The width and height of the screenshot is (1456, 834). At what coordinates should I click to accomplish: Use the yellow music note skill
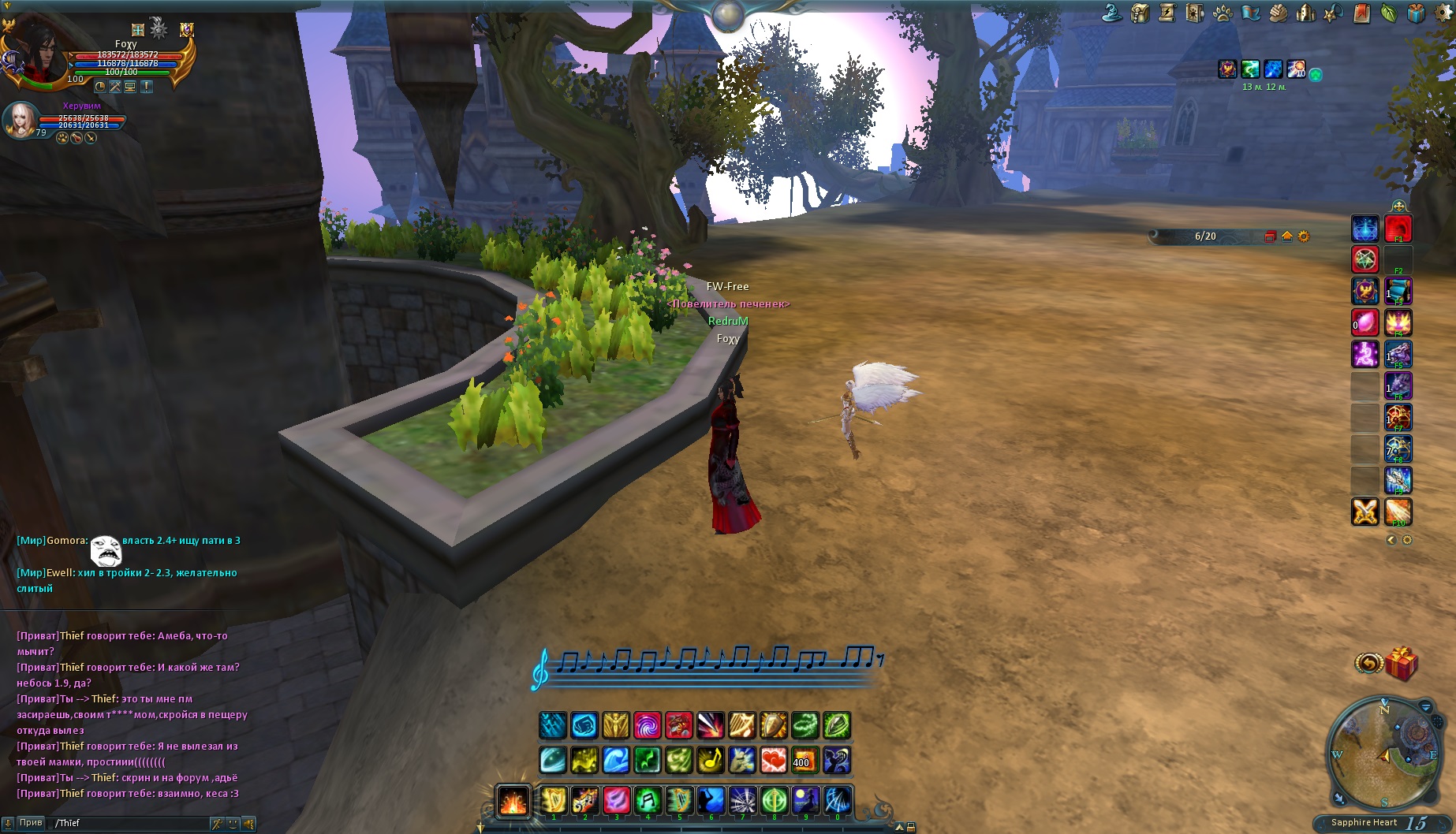click(710, 760)
